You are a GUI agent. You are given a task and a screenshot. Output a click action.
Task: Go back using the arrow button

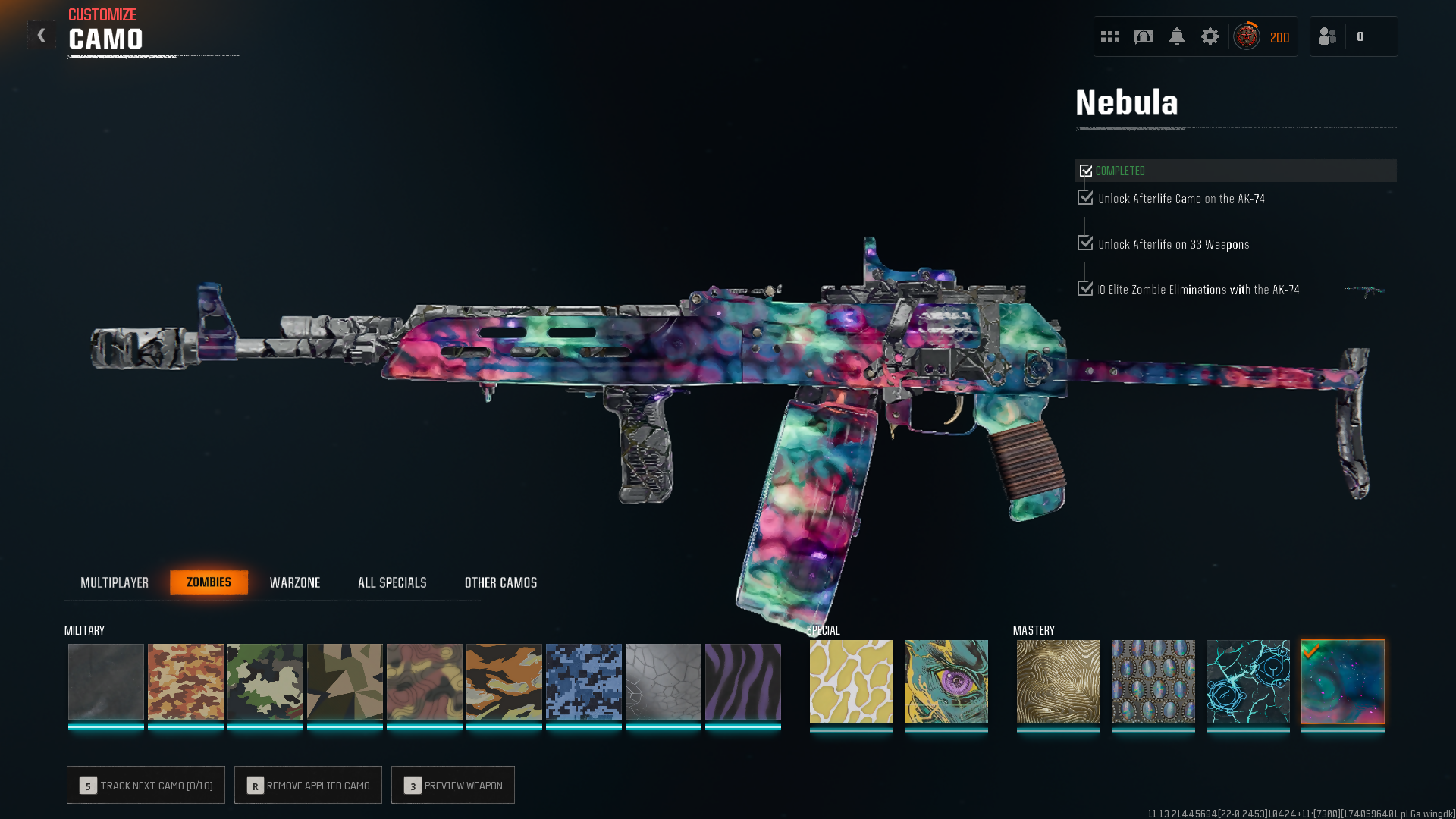tap(41, 36)
